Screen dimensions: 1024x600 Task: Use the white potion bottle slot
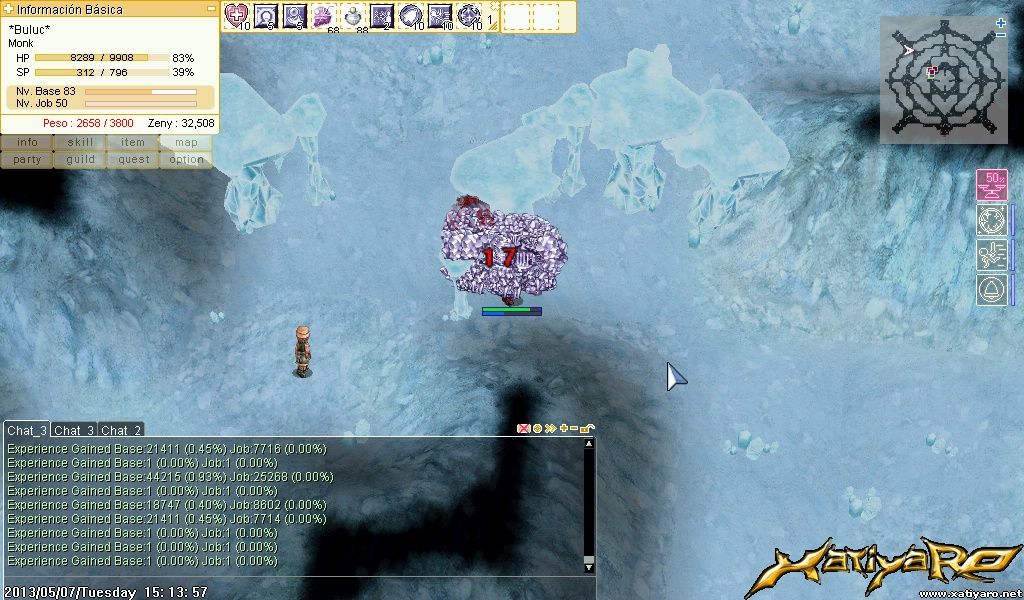pos(353,15)
